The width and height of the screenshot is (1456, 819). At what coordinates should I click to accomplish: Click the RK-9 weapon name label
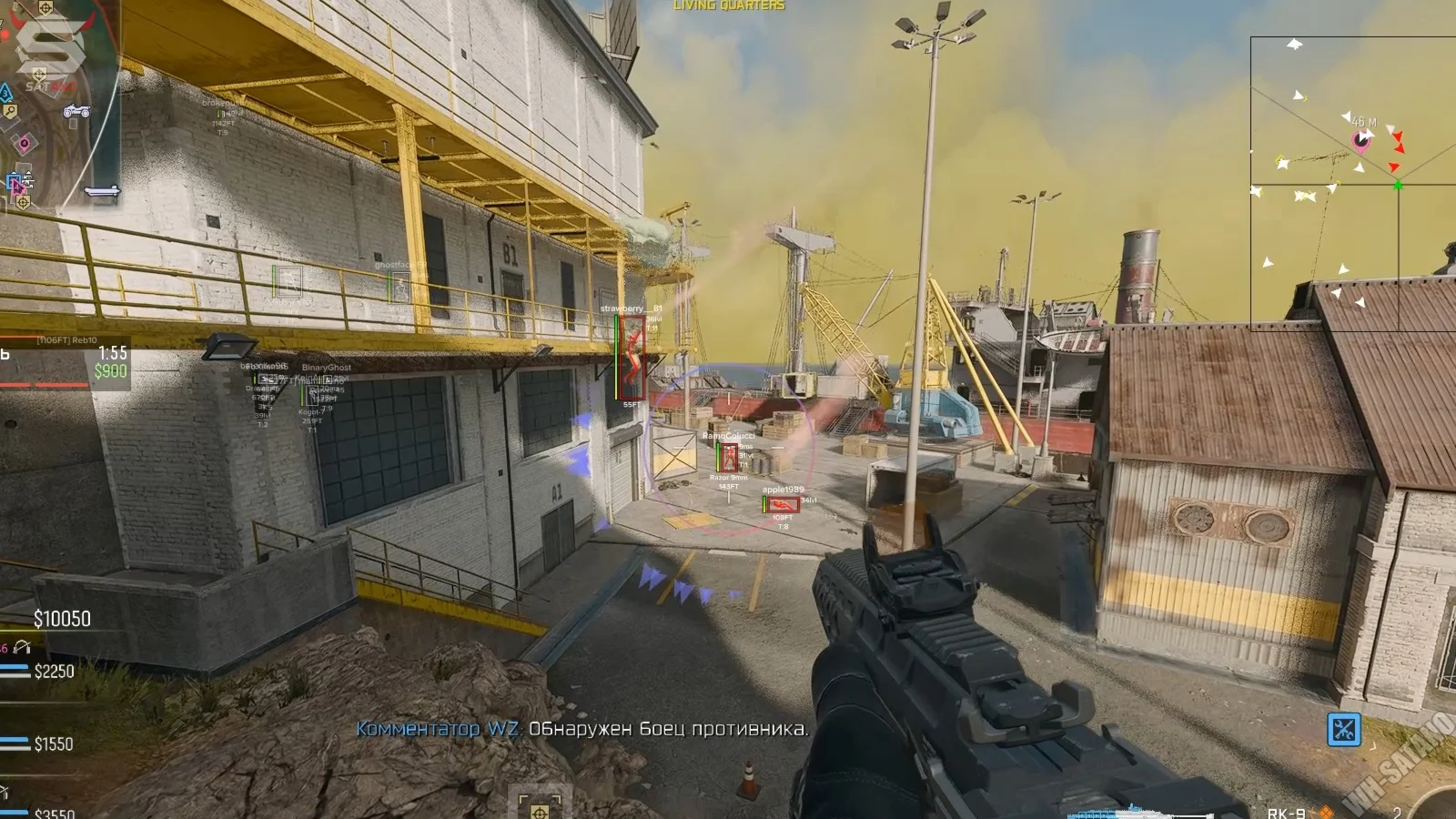click(x=1287, y=812)
